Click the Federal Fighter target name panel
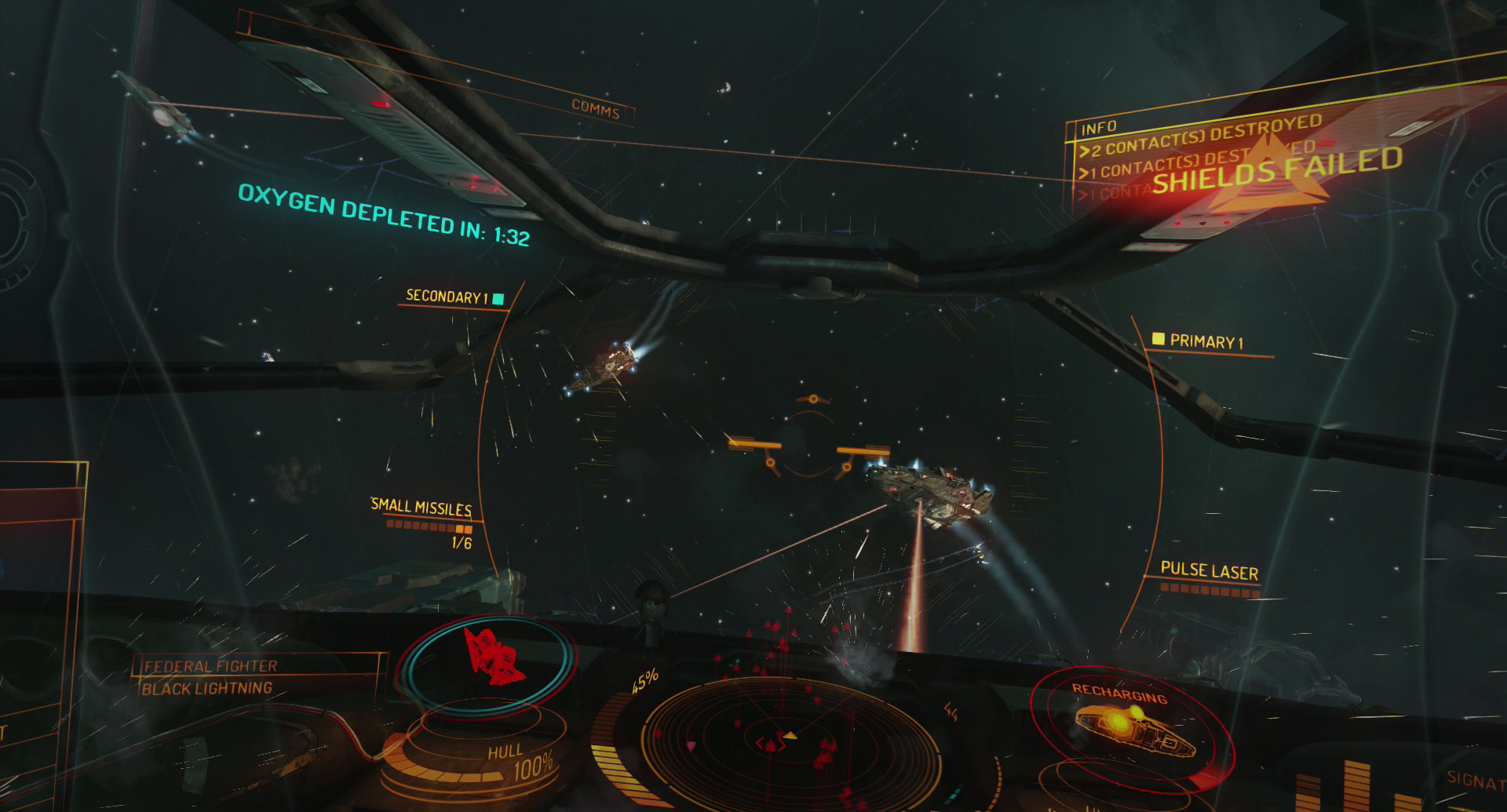Screen dimensions: 1507x812 tap(210, 666)
